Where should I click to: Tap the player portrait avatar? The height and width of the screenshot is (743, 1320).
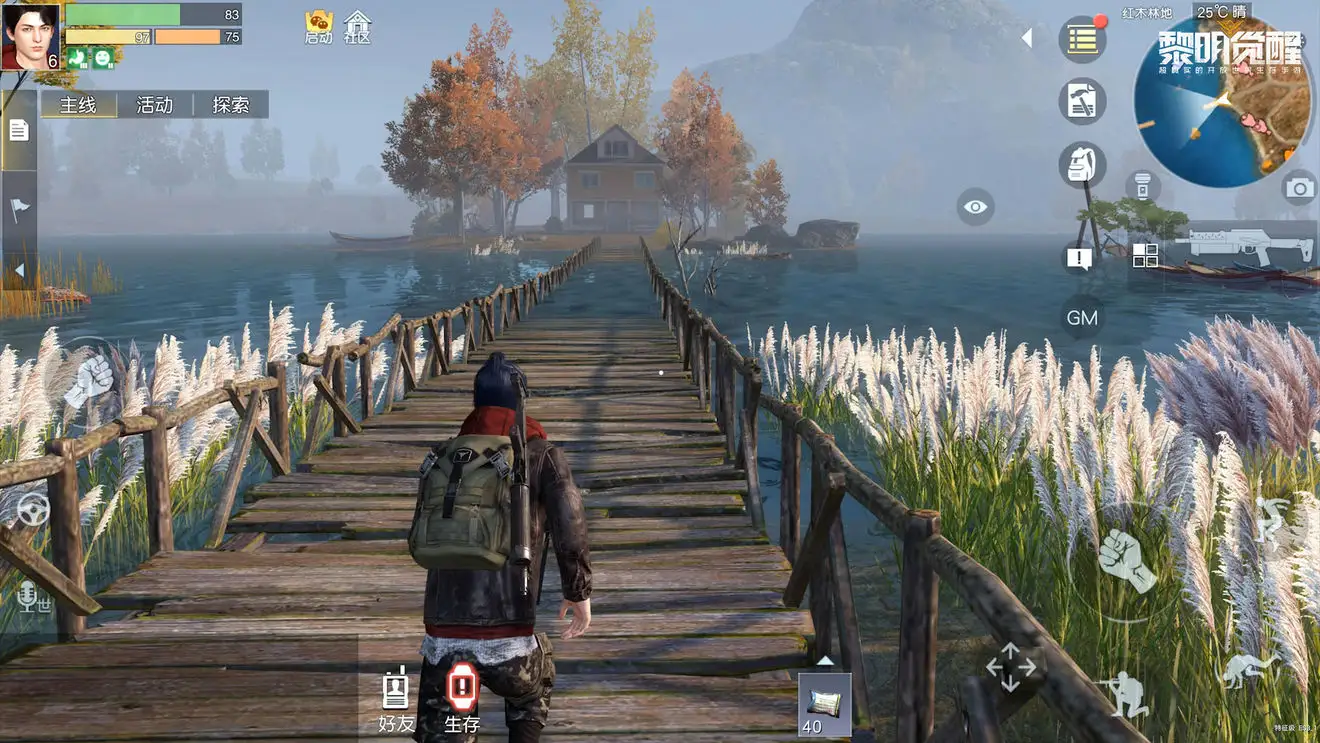[x=30, y=37]
